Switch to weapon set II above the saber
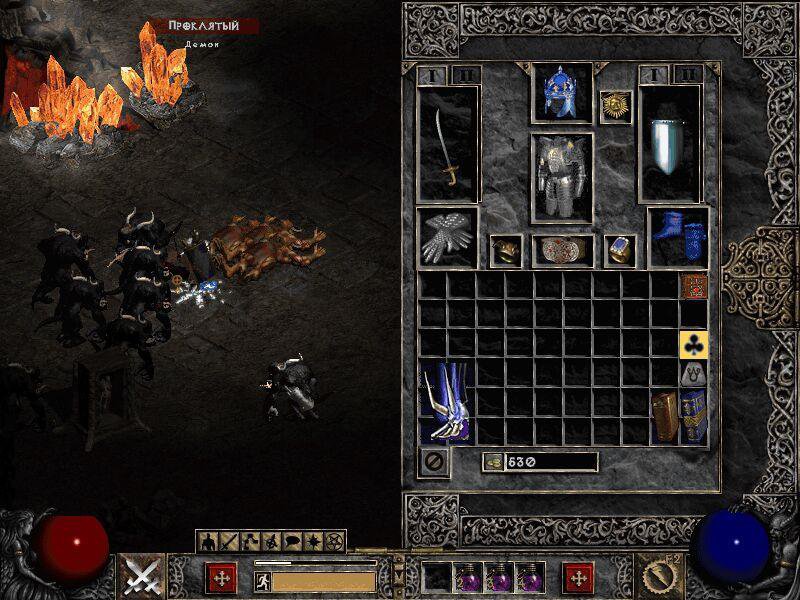Screen dimensions: 800x600 (465, 75)
